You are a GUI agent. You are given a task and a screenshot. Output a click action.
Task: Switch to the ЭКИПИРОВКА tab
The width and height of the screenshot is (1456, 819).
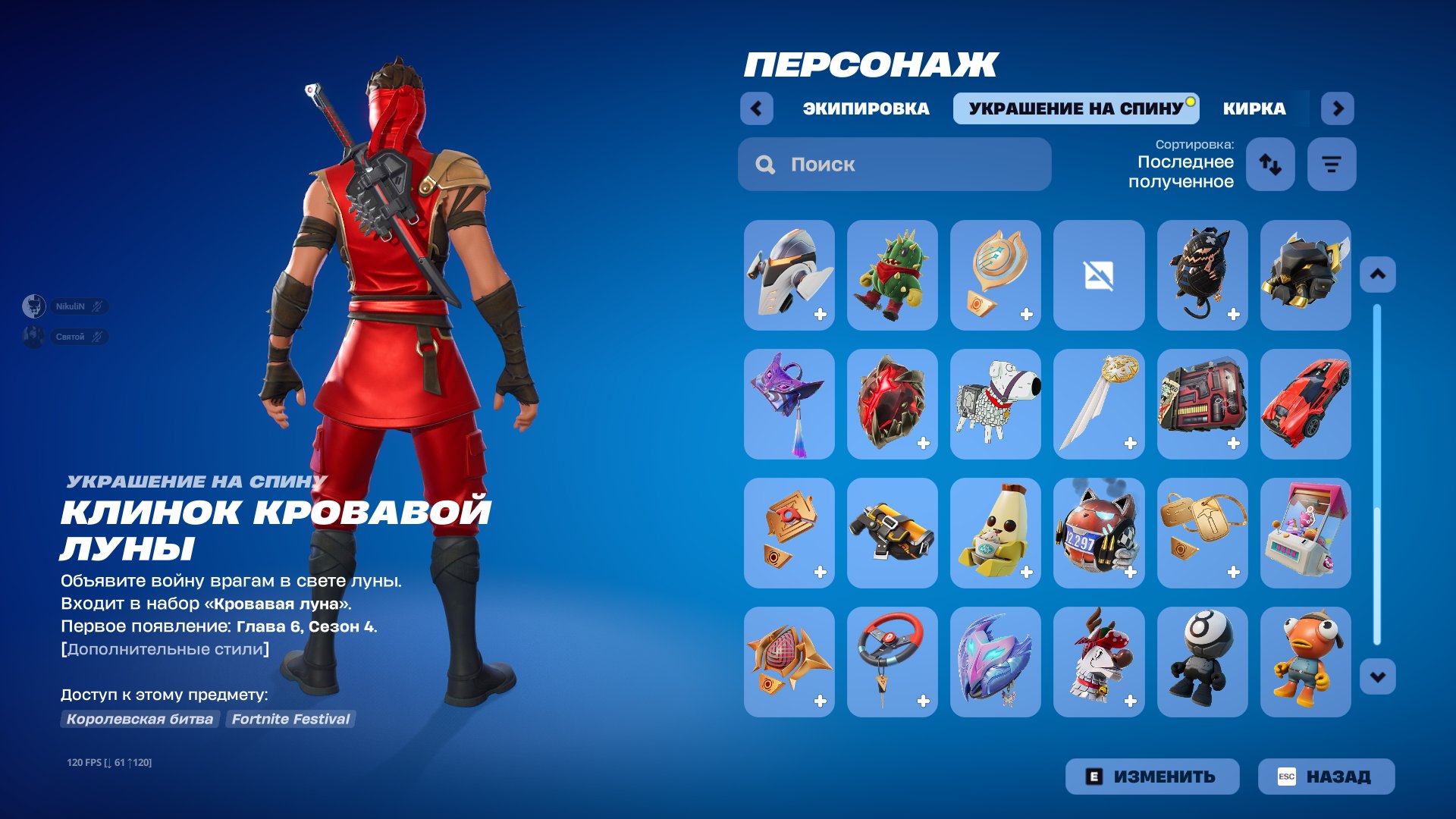tap(865, 108)
